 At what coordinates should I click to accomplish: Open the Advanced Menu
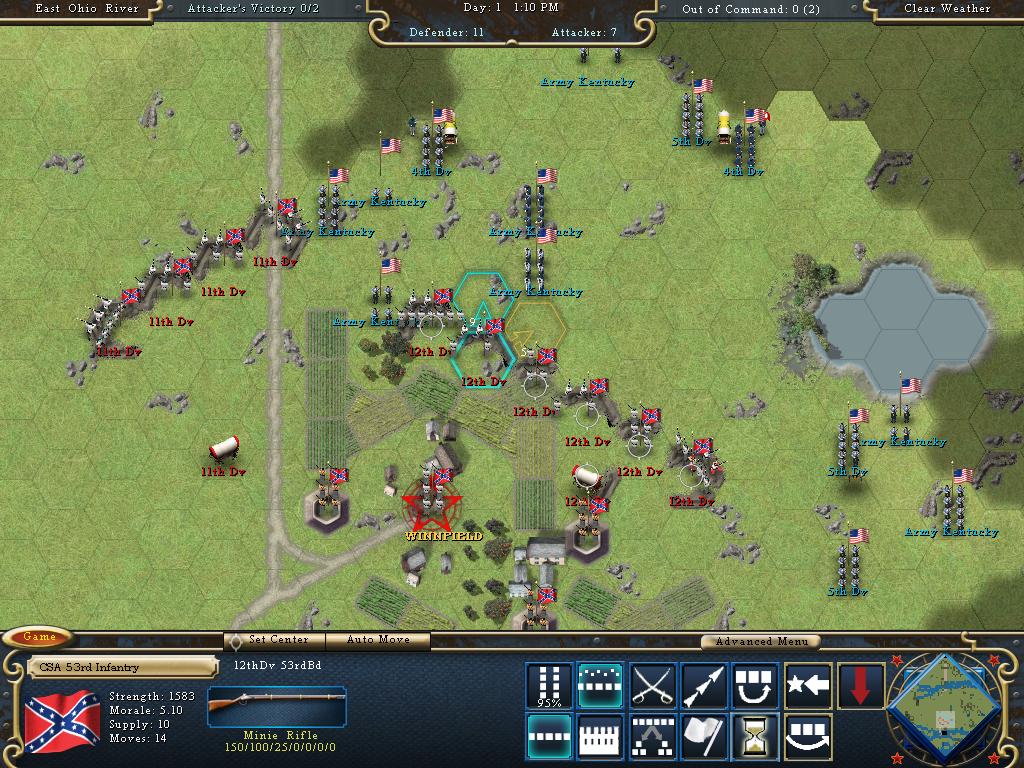(760, 641)
